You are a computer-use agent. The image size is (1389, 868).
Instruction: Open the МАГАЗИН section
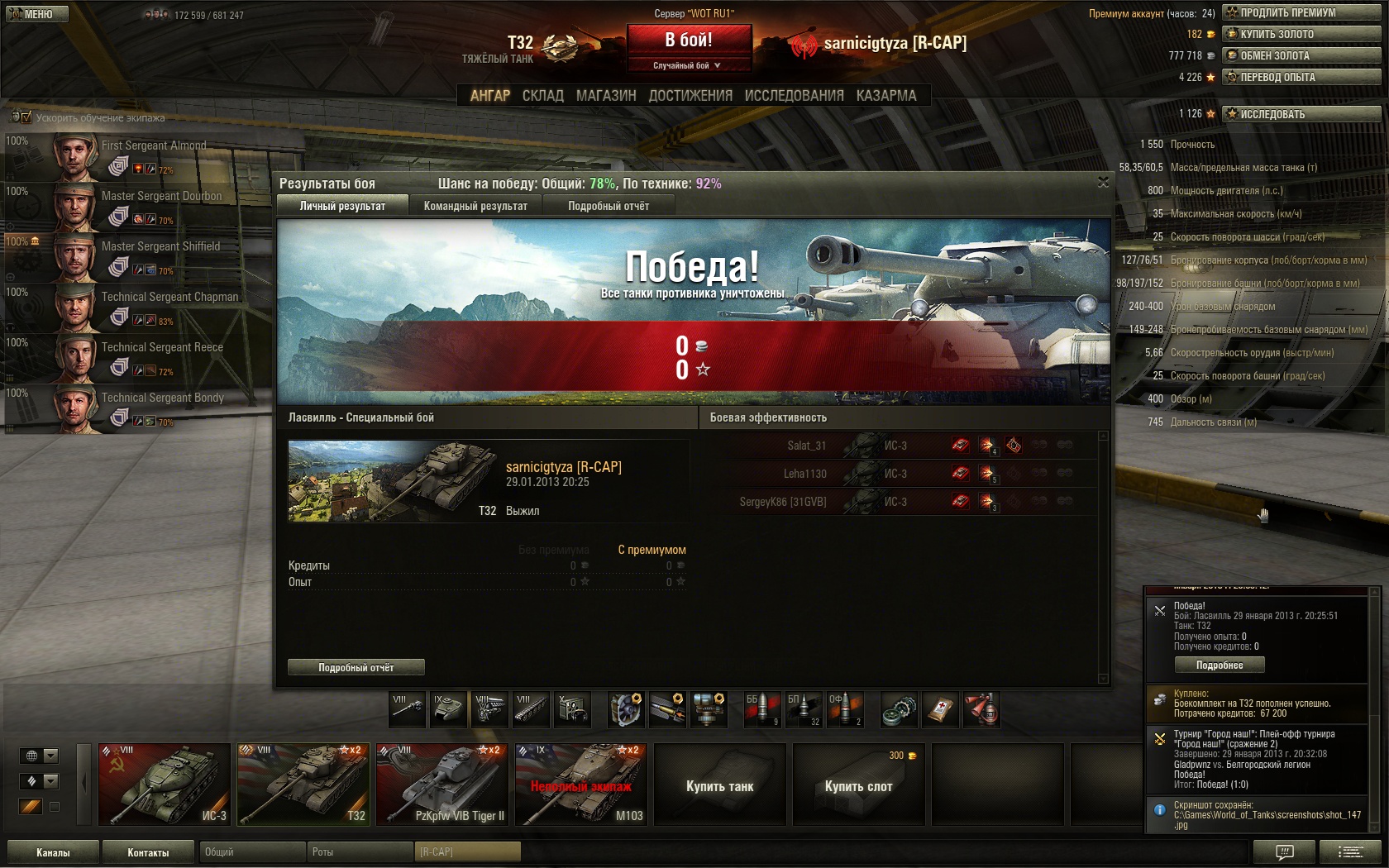(x=606, y=96)
